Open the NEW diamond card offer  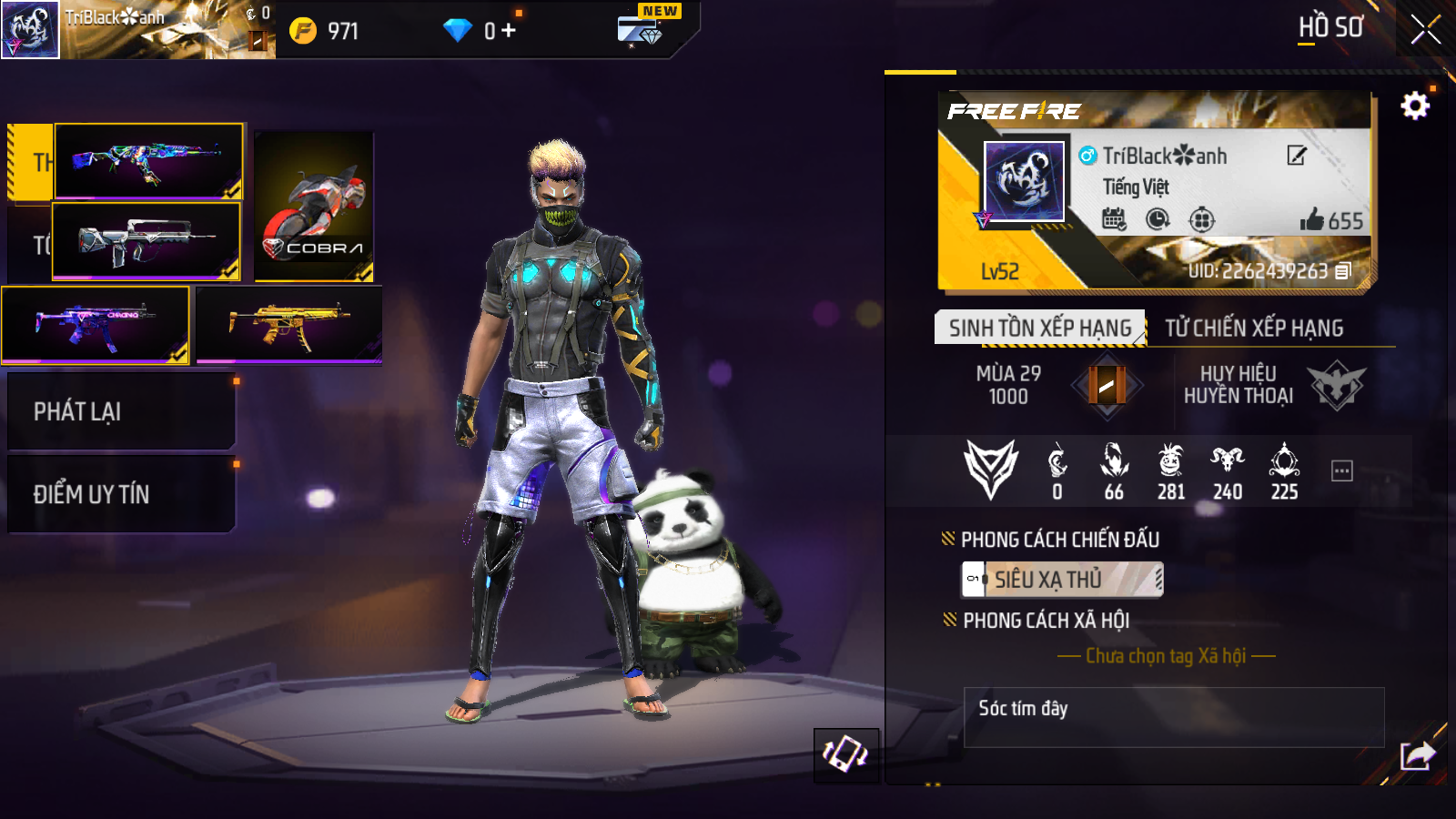pyautogui.click(x=642, y=29)
